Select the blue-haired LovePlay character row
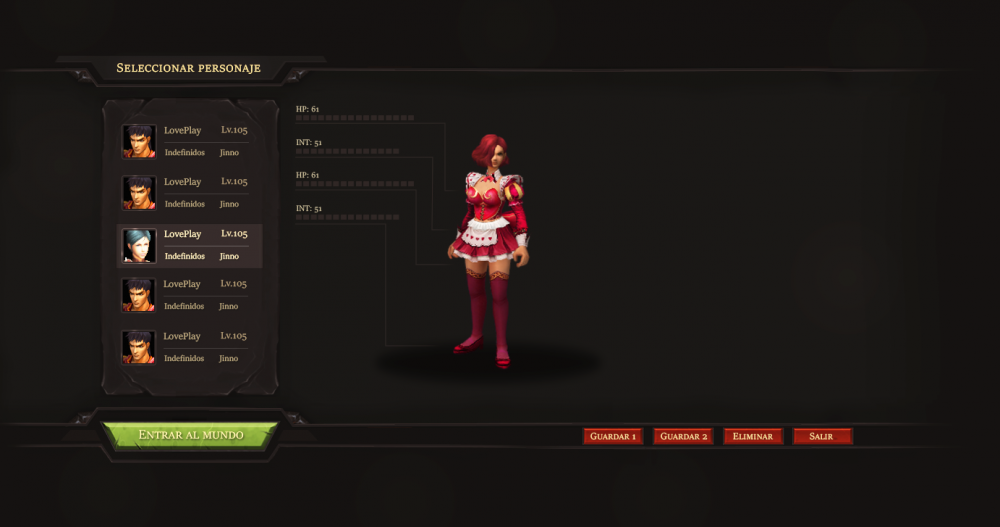 (x=190, y=245)
